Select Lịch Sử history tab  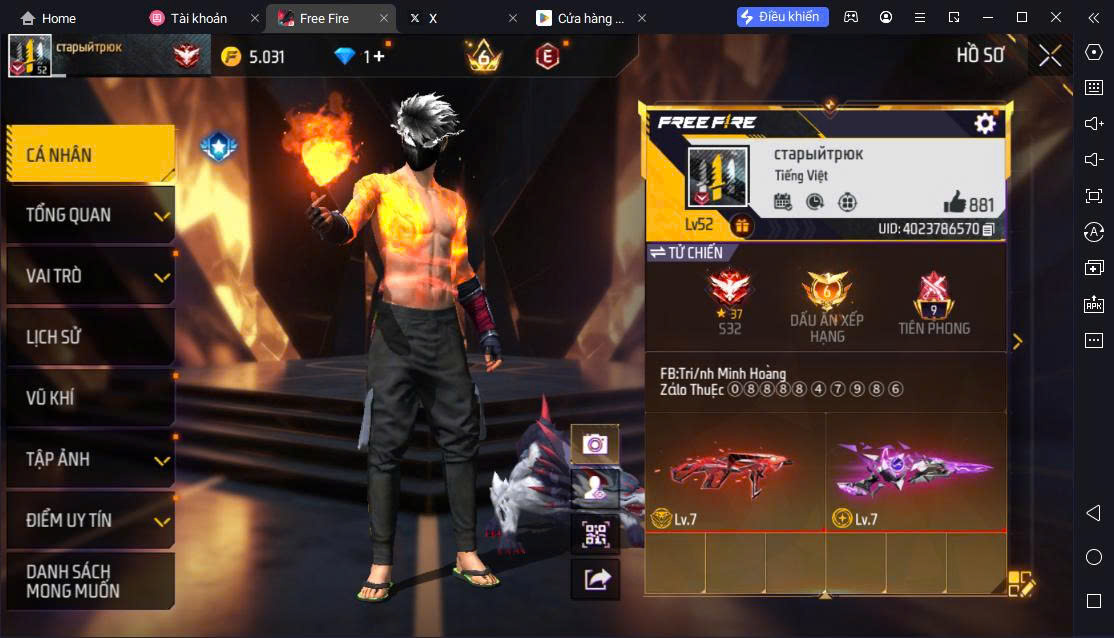click(90, 337)
